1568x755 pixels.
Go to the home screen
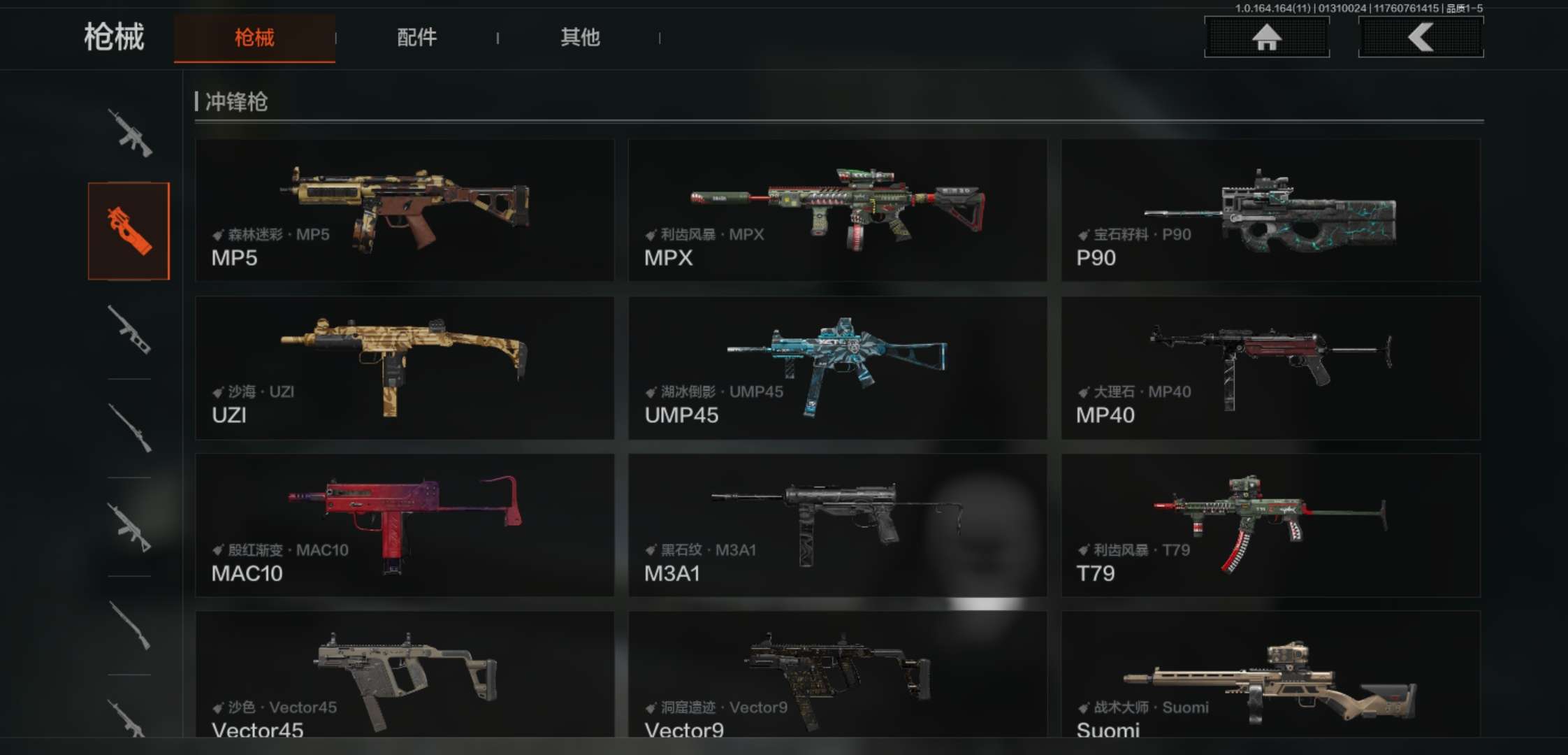pos(1266,38)
